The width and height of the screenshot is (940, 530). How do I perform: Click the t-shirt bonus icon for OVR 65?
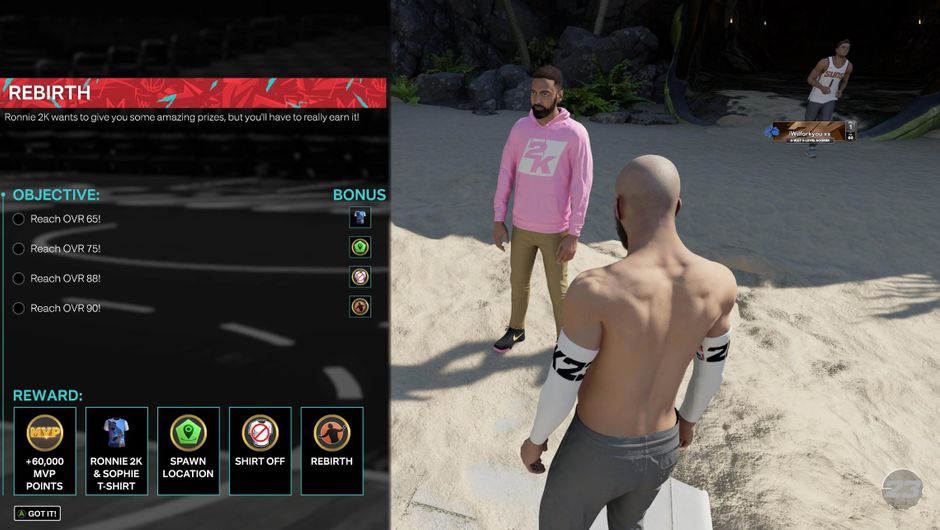click(360, 217)
